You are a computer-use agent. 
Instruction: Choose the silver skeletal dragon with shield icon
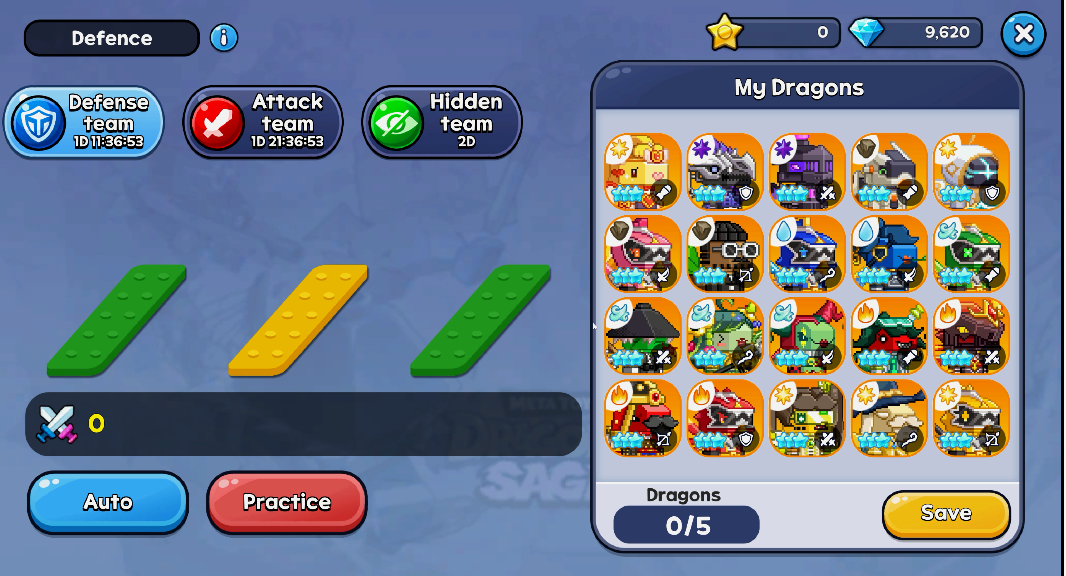[725, 171]
